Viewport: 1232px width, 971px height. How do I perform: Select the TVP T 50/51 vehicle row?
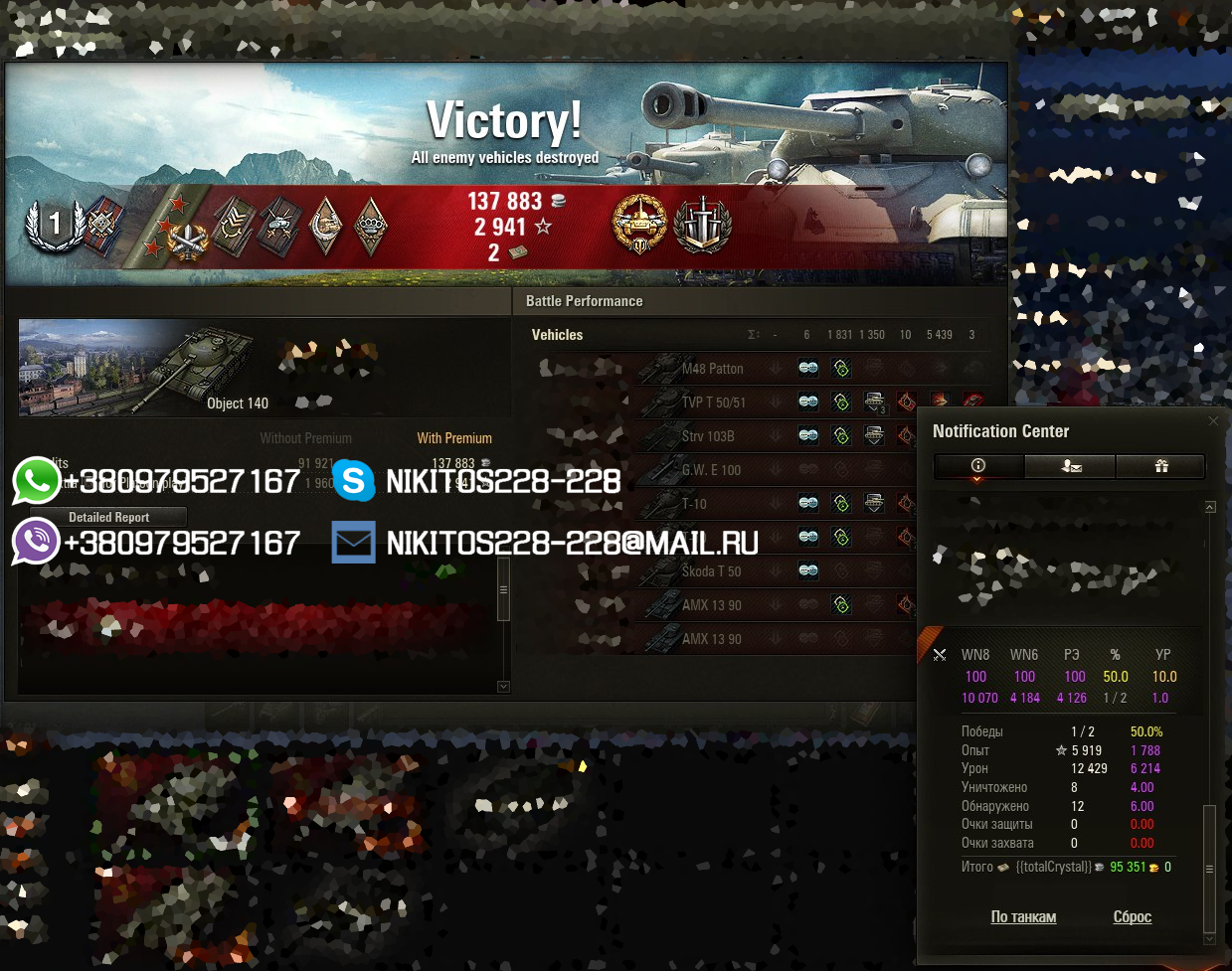713,403
